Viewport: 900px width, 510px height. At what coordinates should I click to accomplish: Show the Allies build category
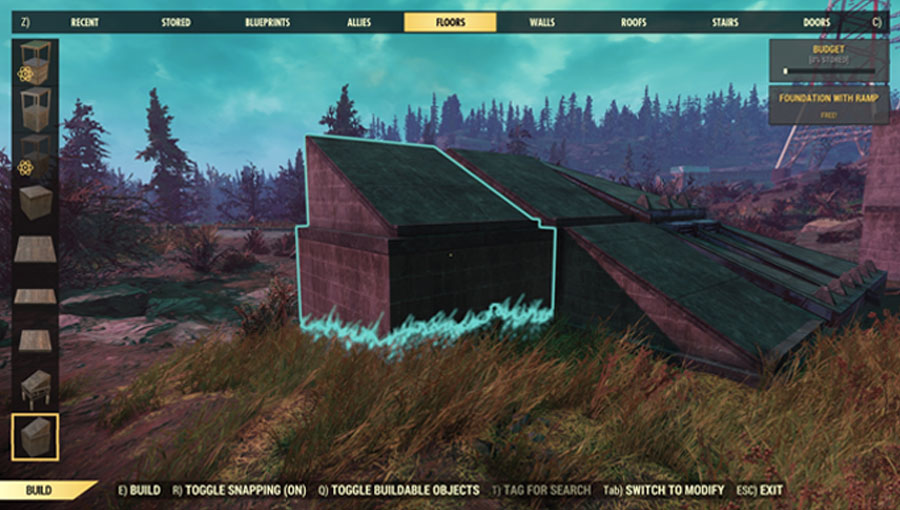coord(357,22)
